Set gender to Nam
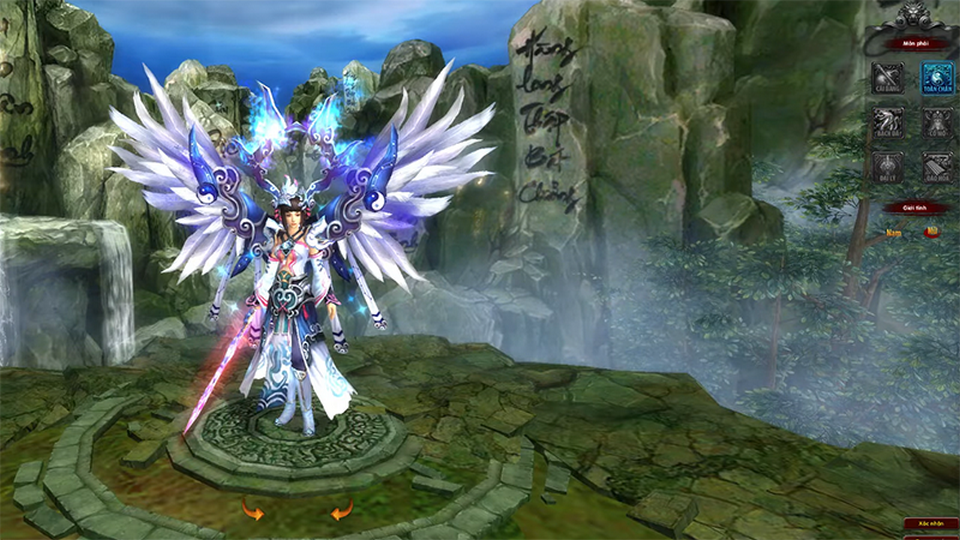 [x=894, y=233]
